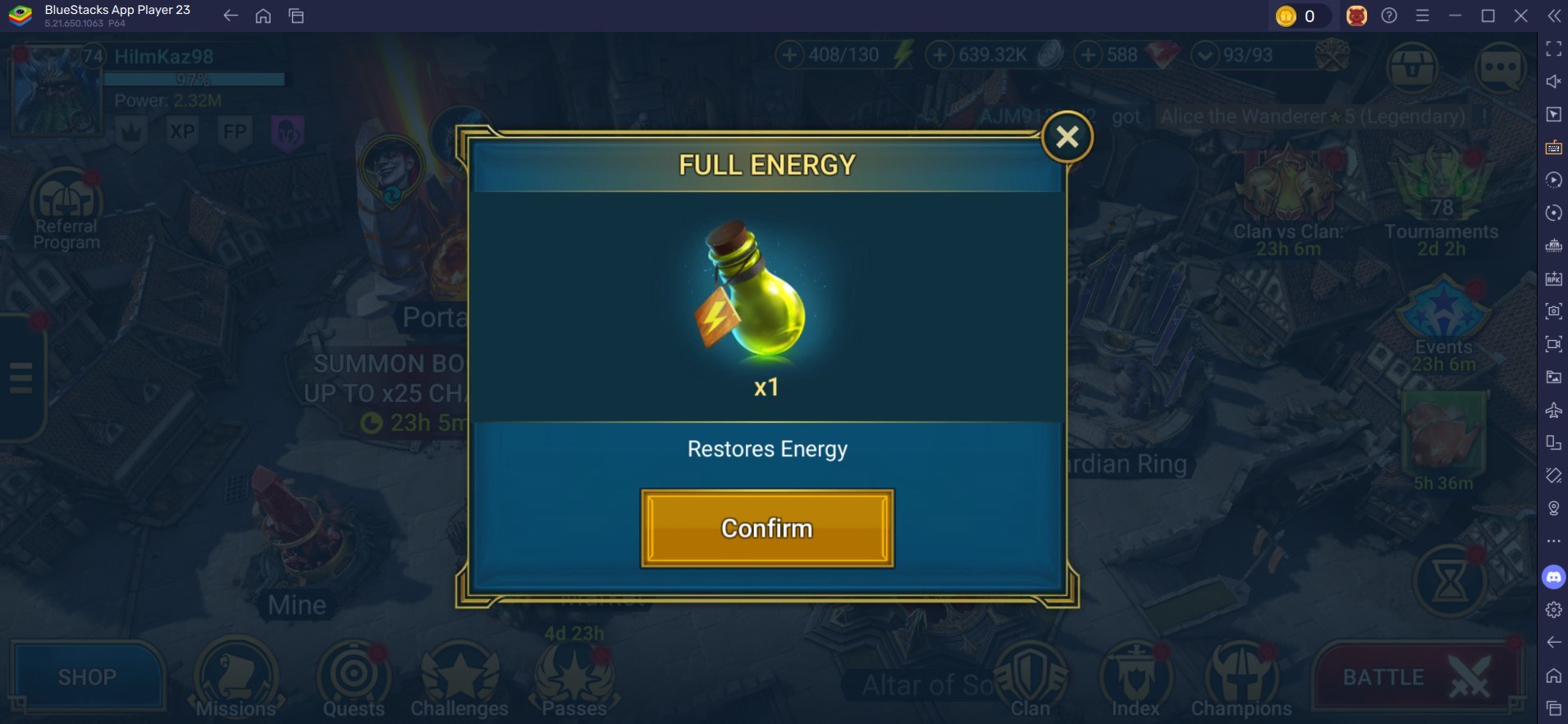This screenshot has width=1568, height=724.
Task: Add more gems with plus button
Action: tap(1088, 56)
